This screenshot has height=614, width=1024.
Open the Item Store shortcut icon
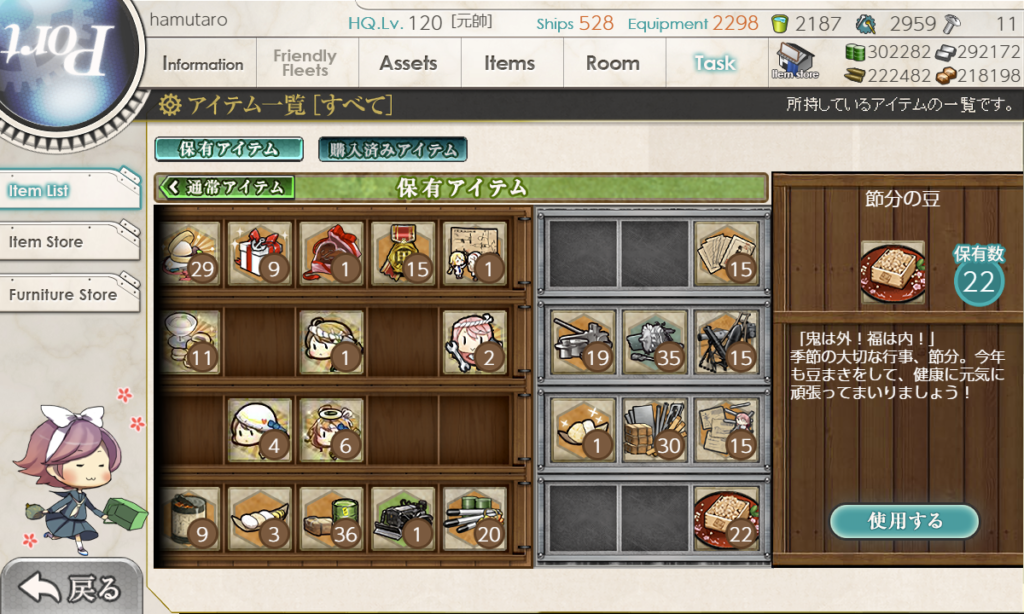click(x=795, y=62)
